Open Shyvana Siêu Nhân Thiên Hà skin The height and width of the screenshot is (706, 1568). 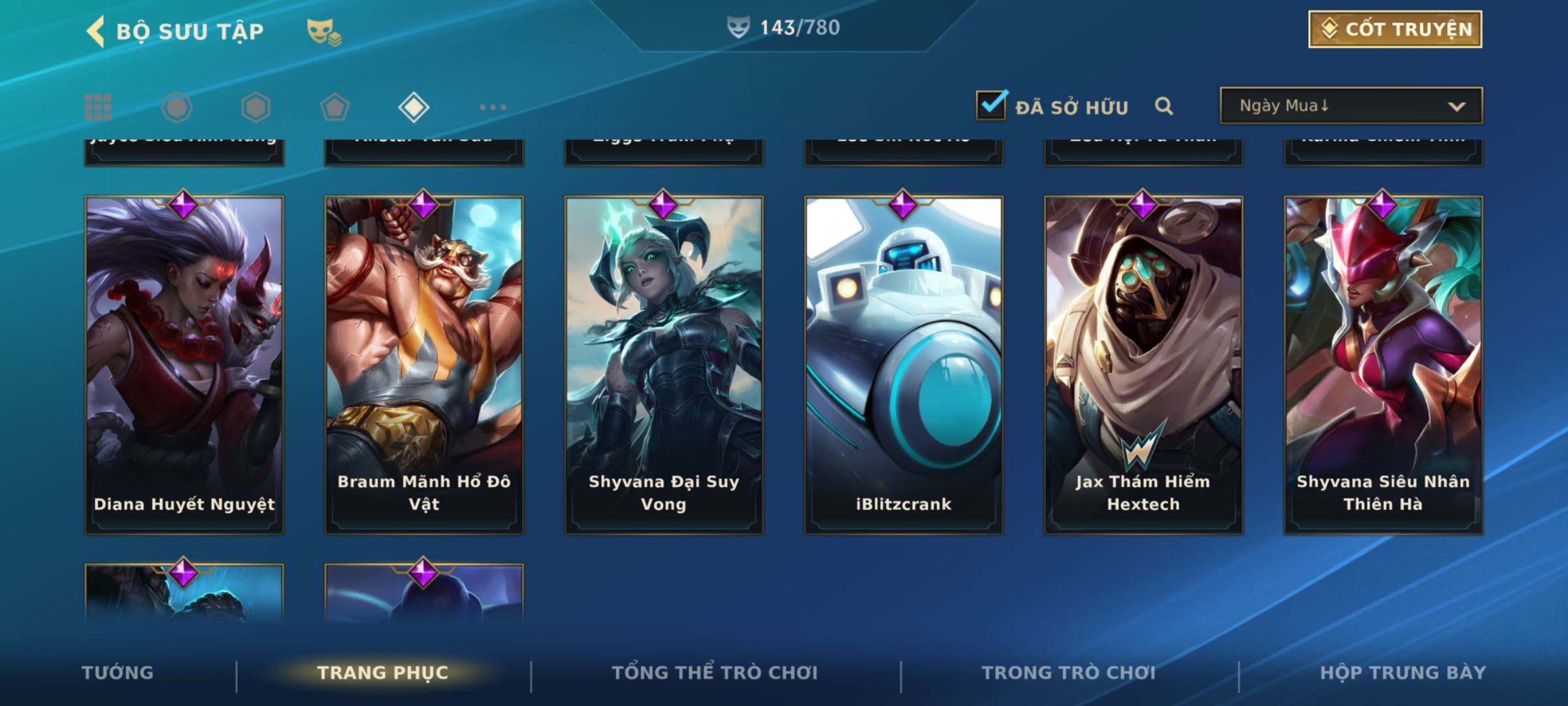click(x=1383, y=365)
